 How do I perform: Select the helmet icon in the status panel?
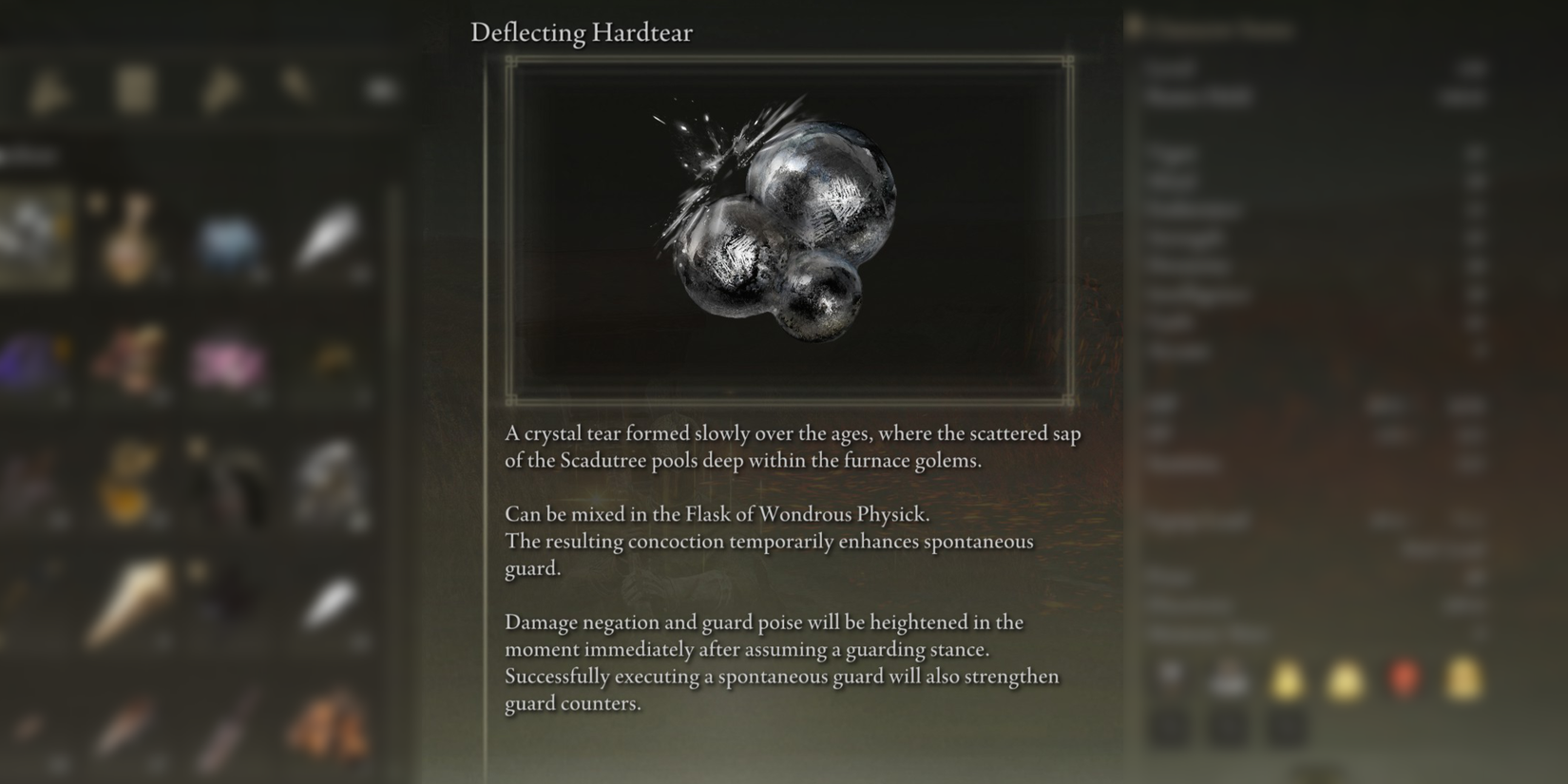(1171, 677)
